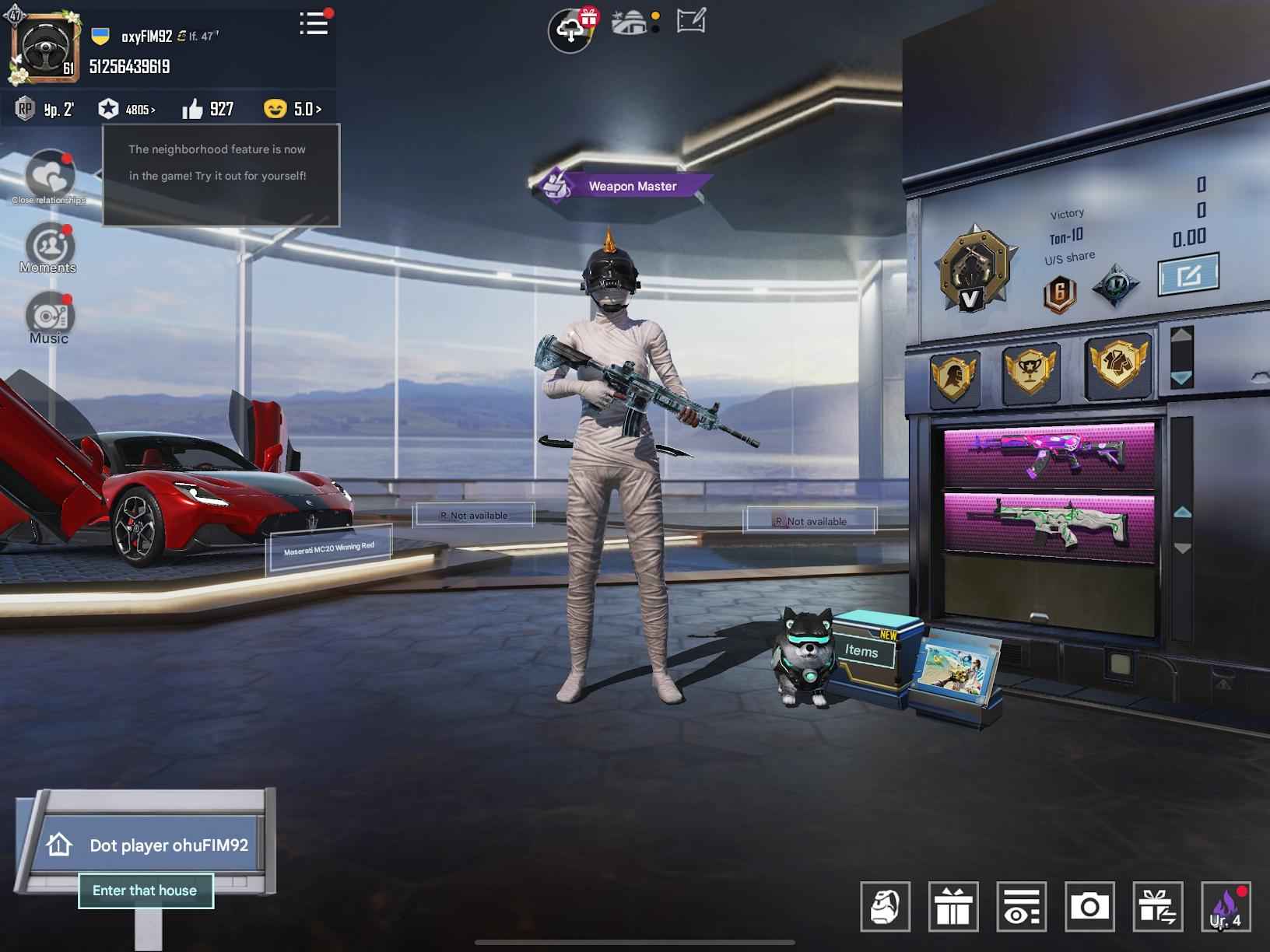The image size is (1270, 952).
Task: Click the cloud download icon at top
Action: click(570, 27)
